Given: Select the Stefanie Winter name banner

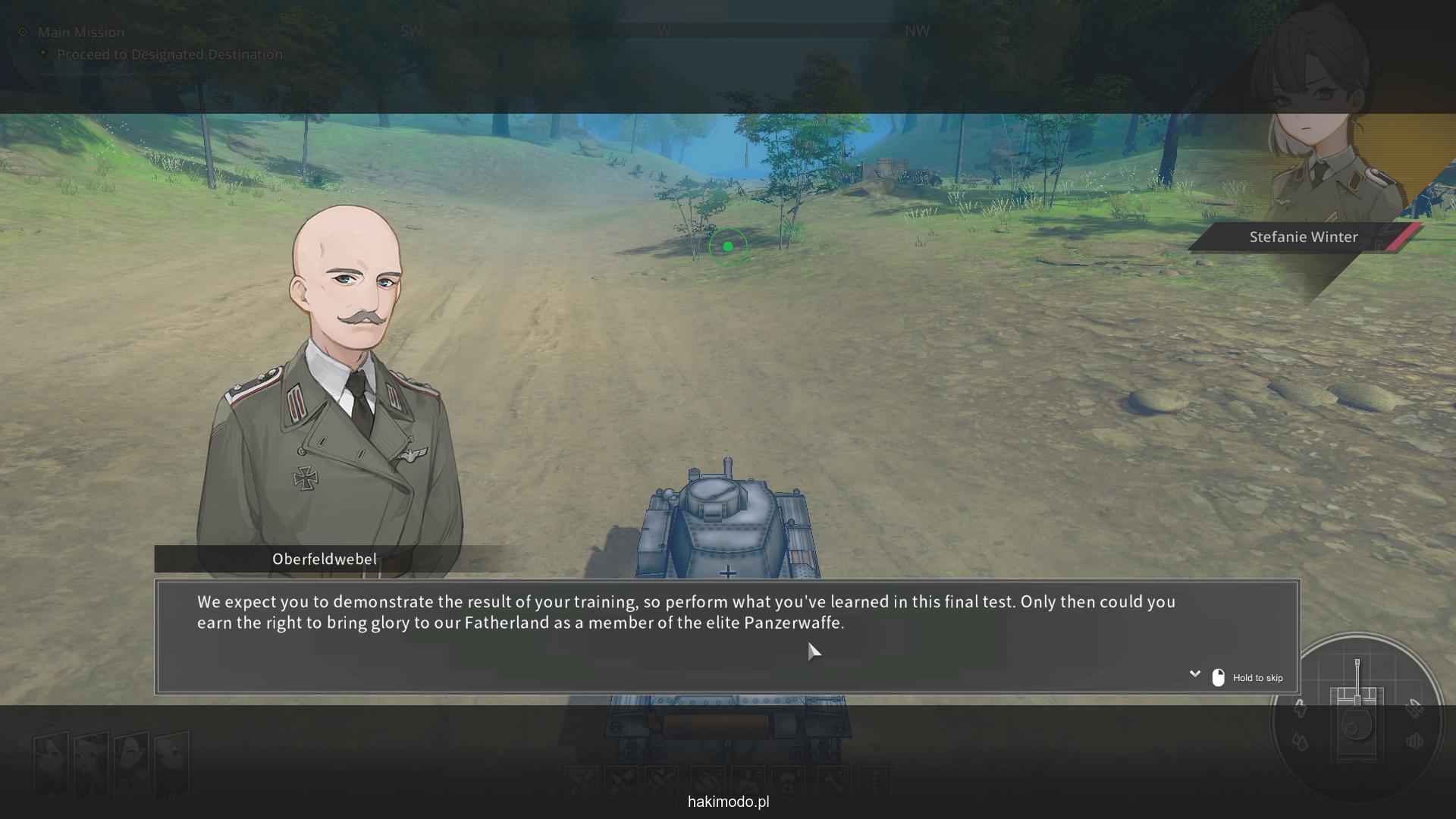Looking at the screenshot, I should (x=1303, y=237).
